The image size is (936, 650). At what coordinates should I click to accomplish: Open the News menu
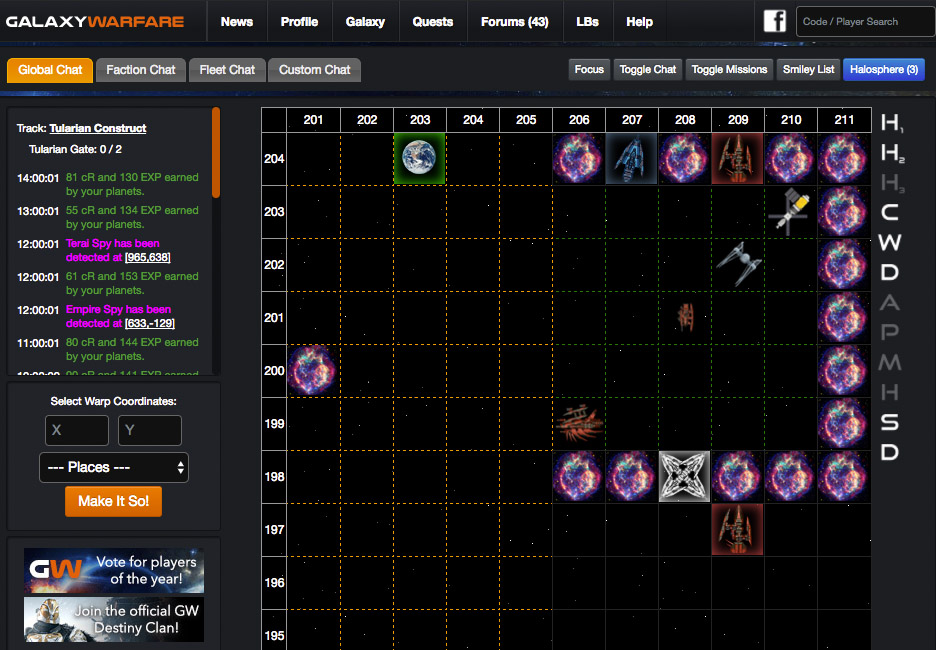point(237,22)
